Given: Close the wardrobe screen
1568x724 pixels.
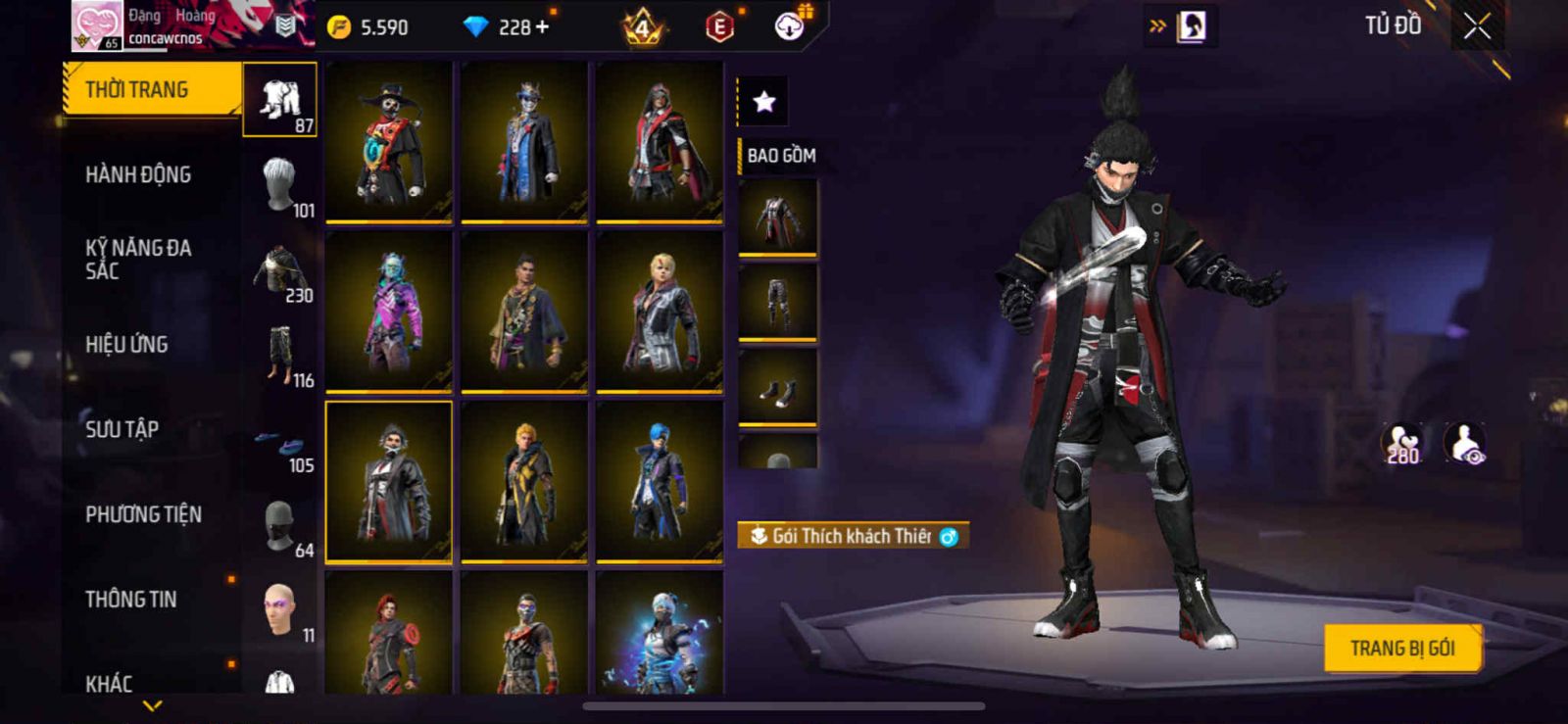Looking at the screenshot, I should 1477,26.
